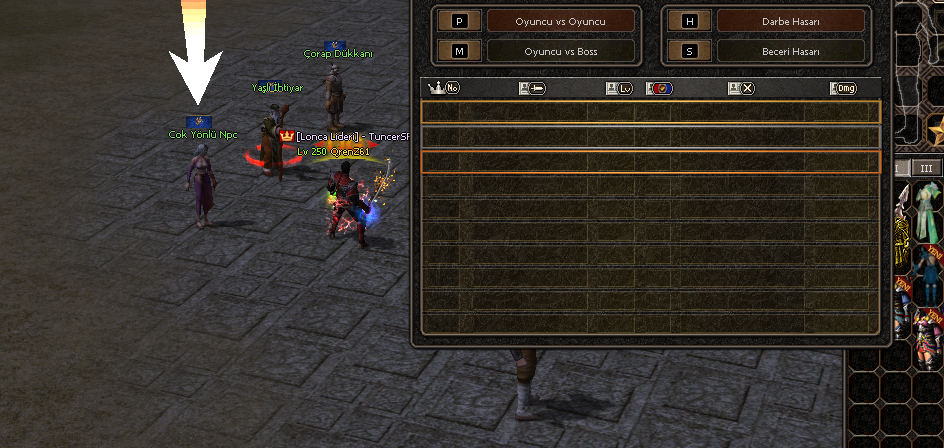
Task: Sort ranking by the crown No column
Action: [x=443, y=88]
